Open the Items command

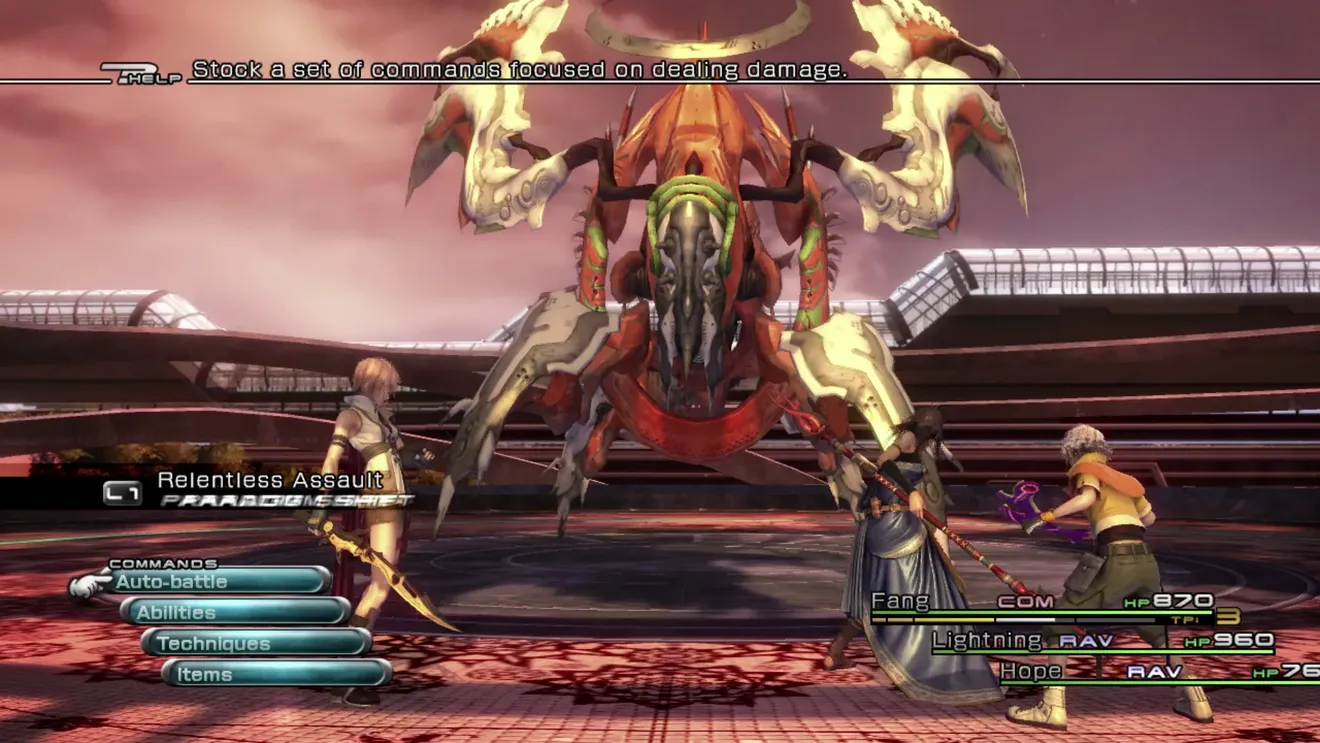point(276,674)
